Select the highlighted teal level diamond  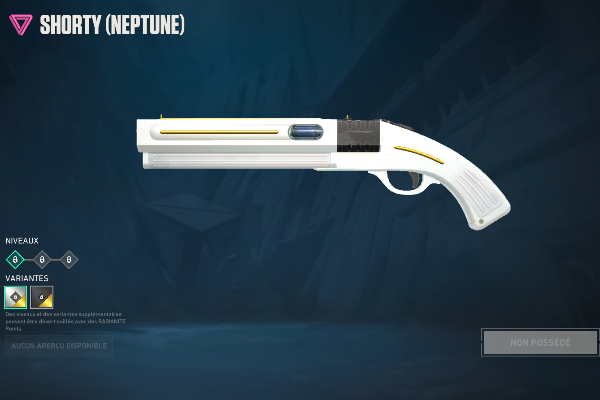coord(15,260)
